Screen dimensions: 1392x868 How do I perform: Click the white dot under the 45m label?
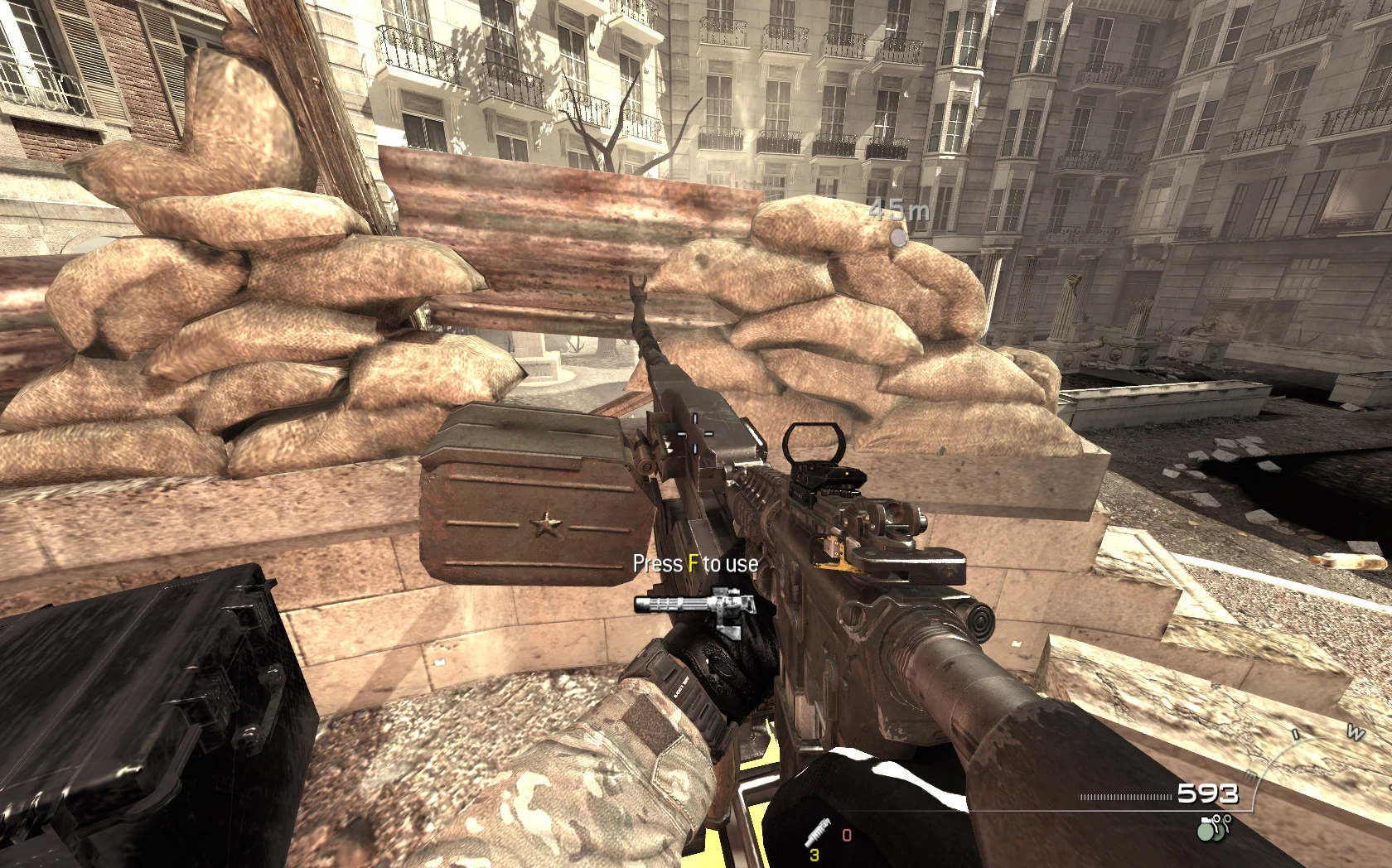point(897,239)
